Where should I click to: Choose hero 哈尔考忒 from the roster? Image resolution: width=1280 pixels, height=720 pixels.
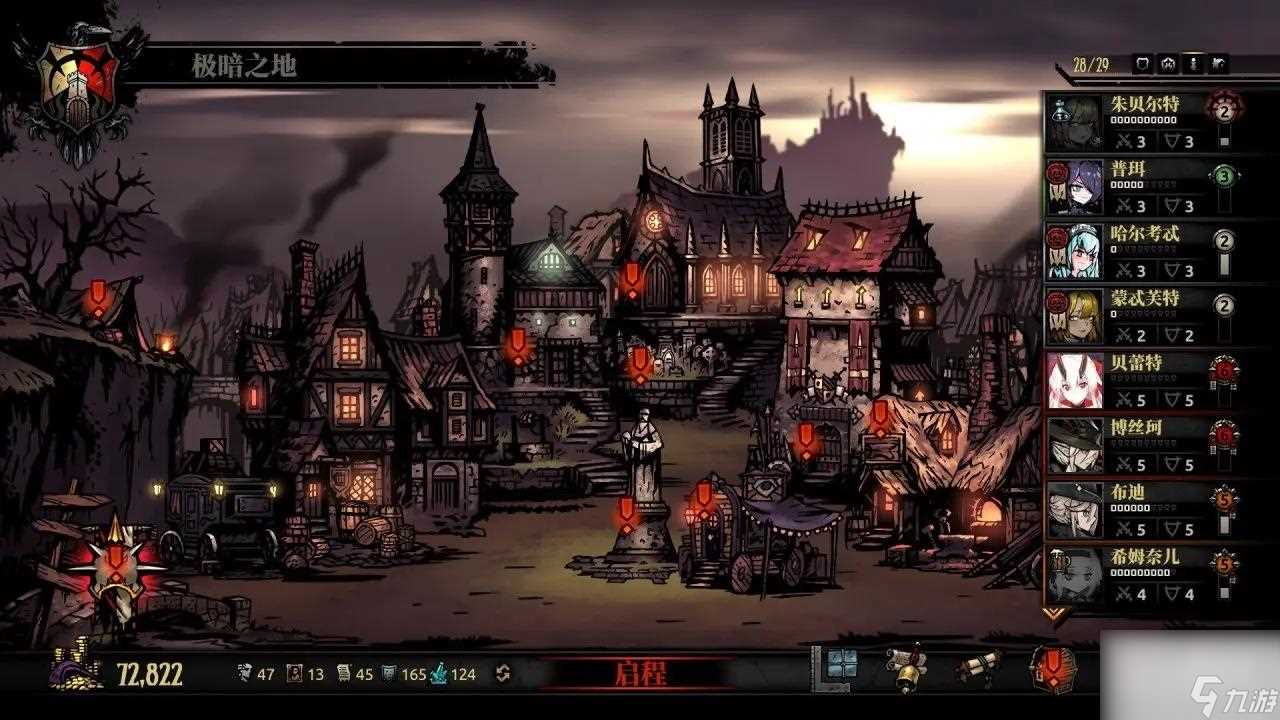1130,251
